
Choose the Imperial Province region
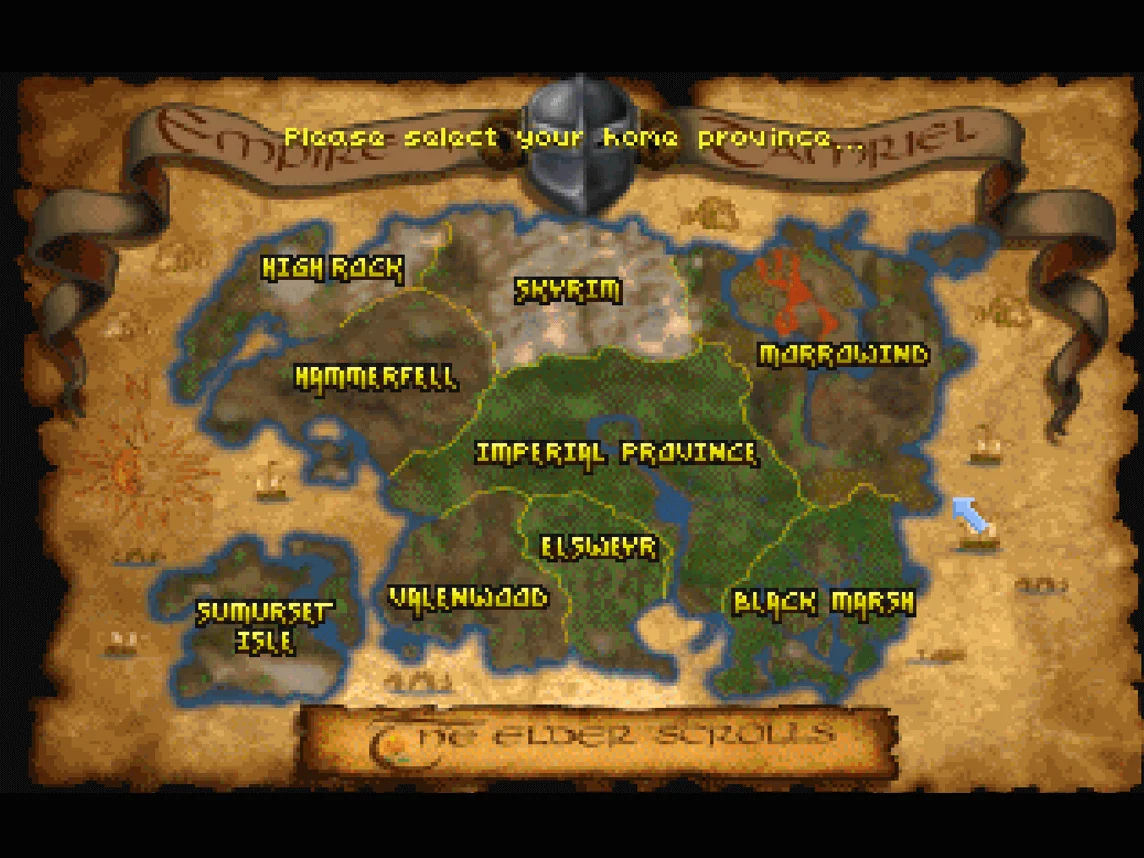pos(616,453)
